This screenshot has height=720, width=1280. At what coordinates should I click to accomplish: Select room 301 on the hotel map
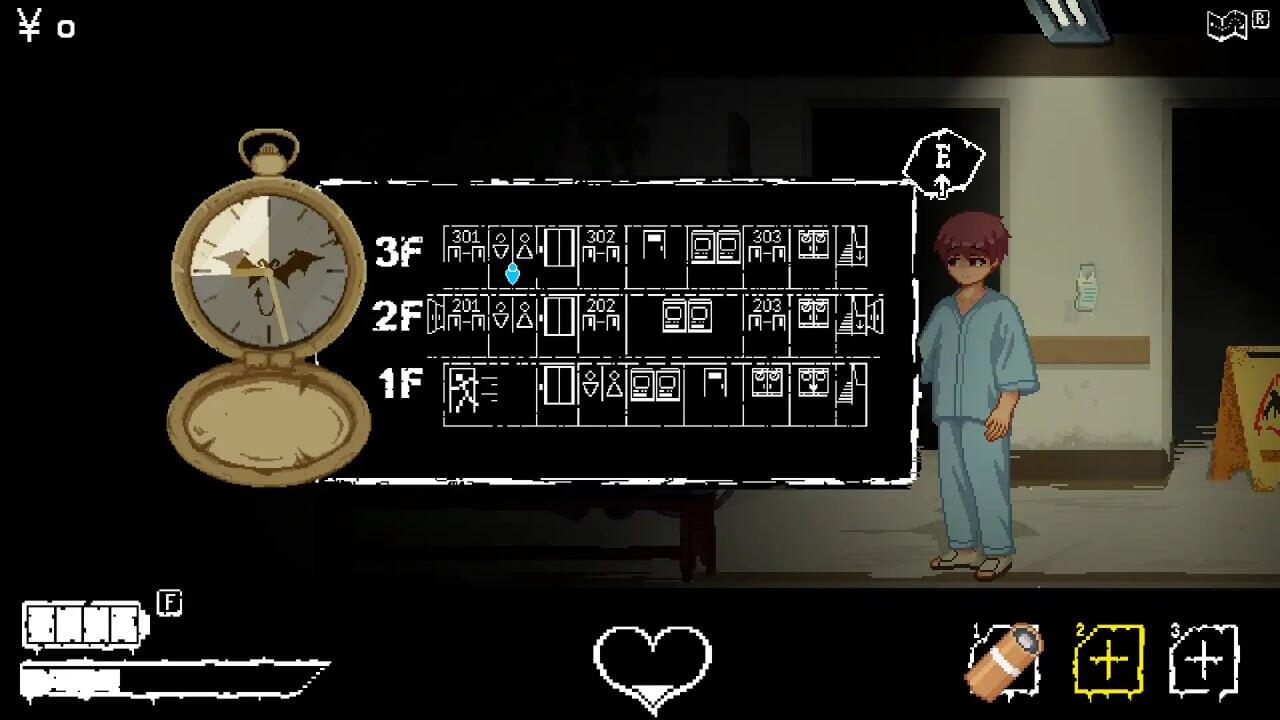click(x=465, y=243)
